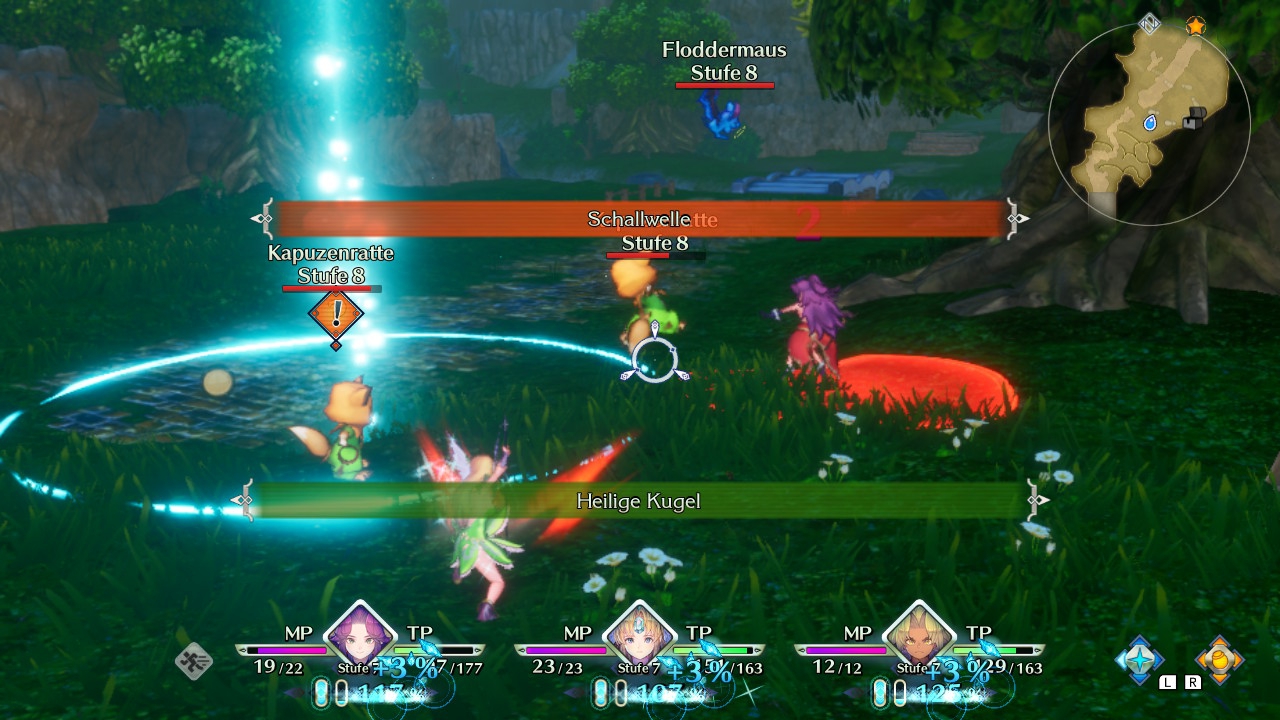Open the blue crystal ring menu shortcut
This screenshot has height=720, width=1280.
pyautogui.click(x=1140, y=660)
